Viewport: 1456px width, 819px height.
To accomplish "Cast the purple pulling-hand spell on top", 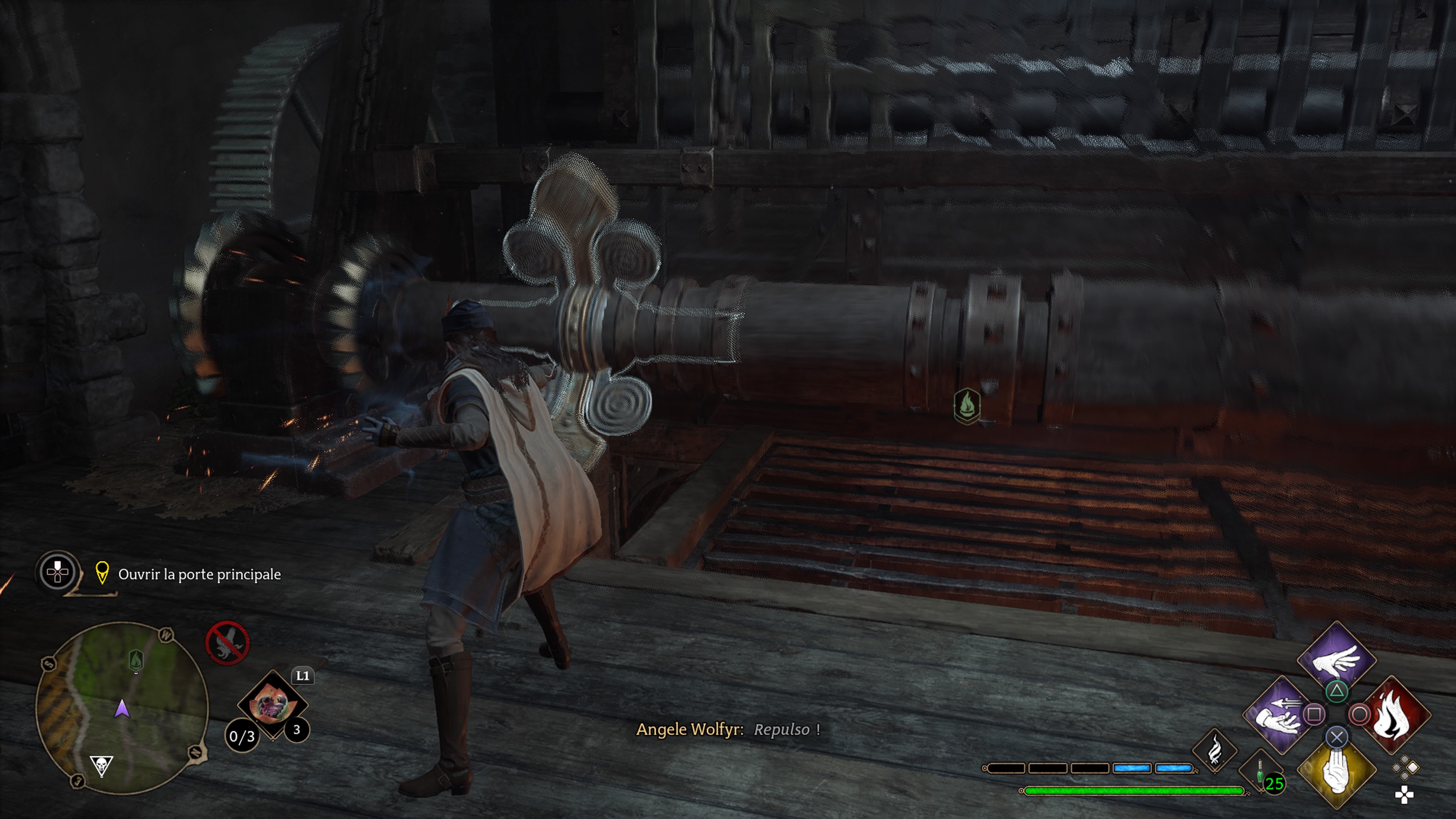I will pos(1336,659).
